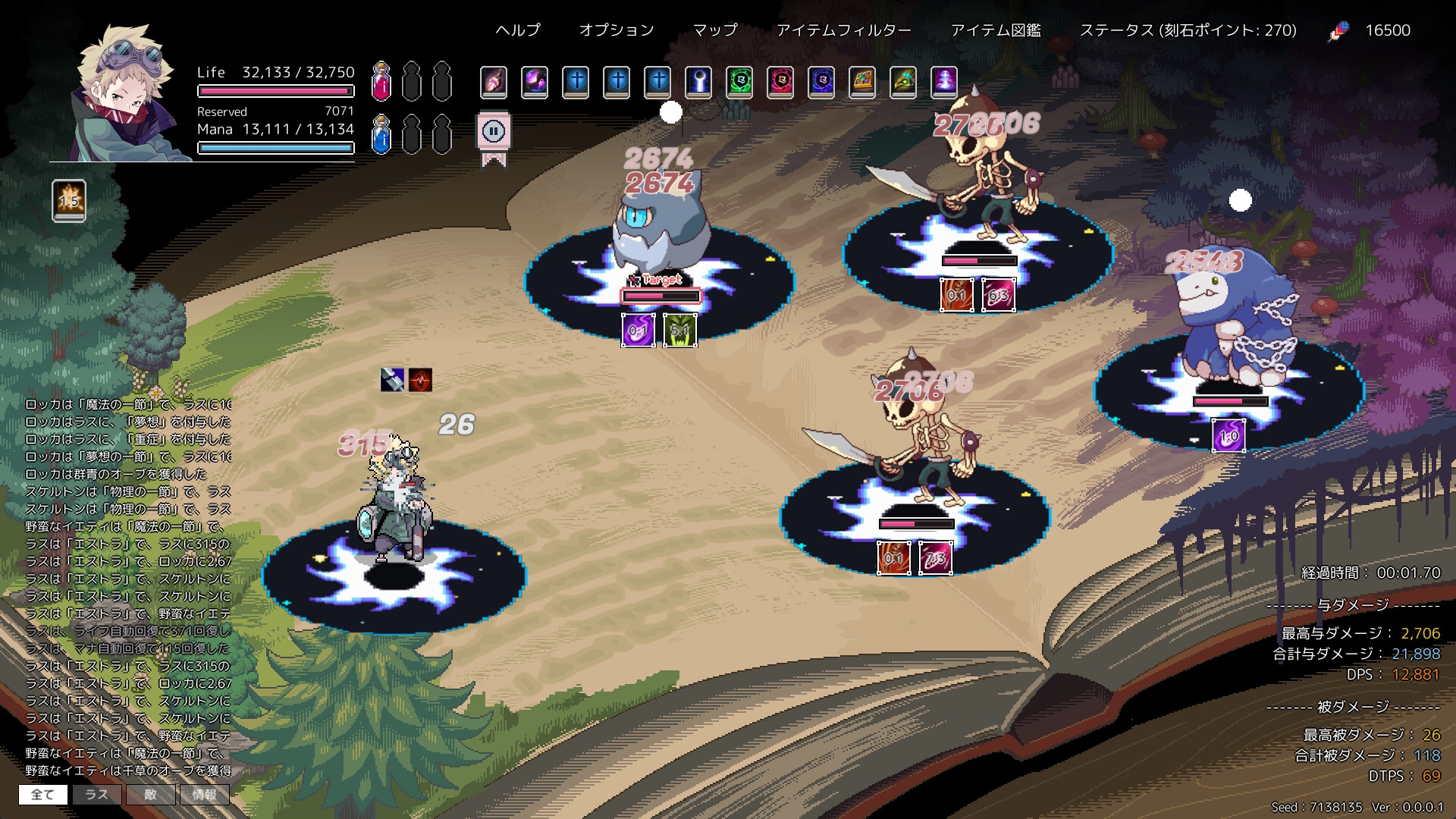Use the blue mana potion

tap(381, 135)
